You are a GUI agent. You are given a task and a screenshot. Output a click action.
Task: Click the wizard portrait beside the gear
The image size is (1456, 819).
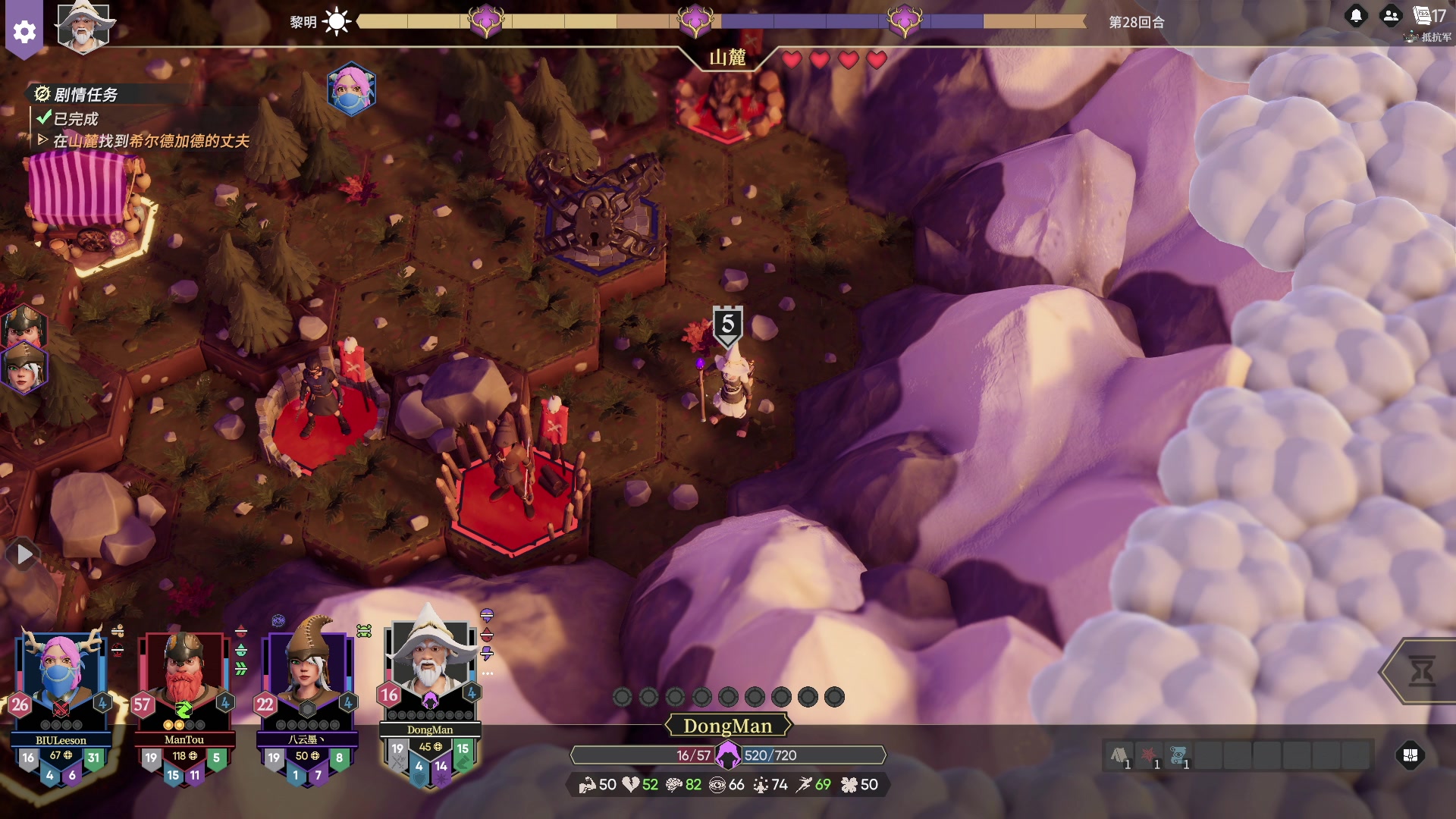(83, 27)
